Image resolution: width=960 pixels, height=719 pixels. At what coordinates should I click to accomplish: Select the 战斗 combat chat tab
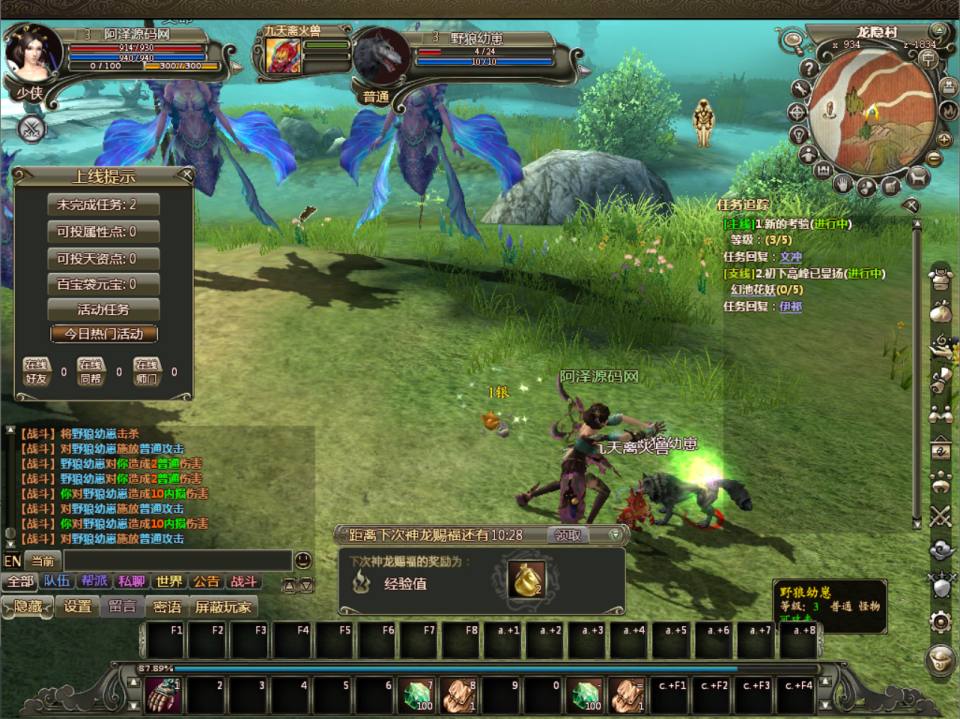(243, 582)
